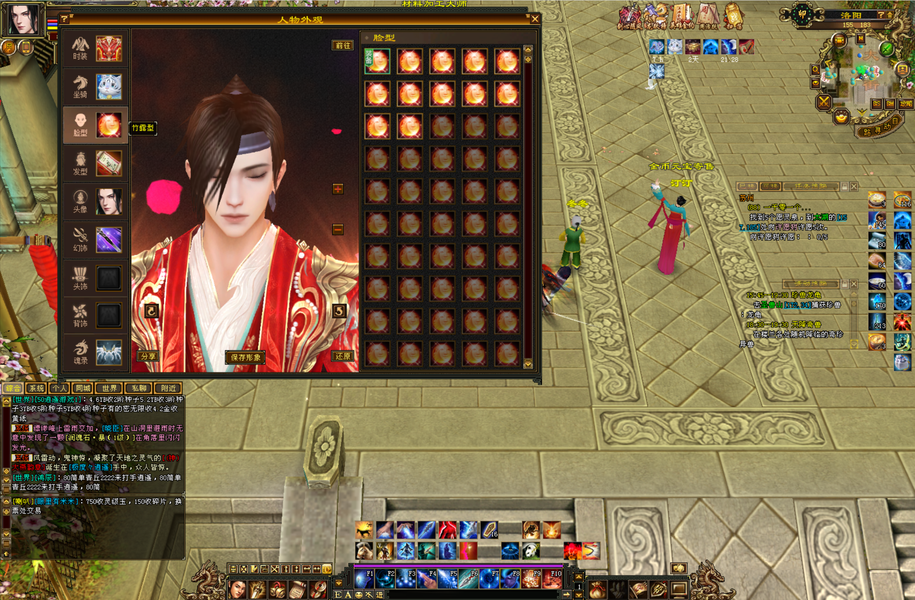Image resolution: width=915 pixels, height=600 pixels.
Task: Click the 前往 go-to button
Action: [342, 45]
